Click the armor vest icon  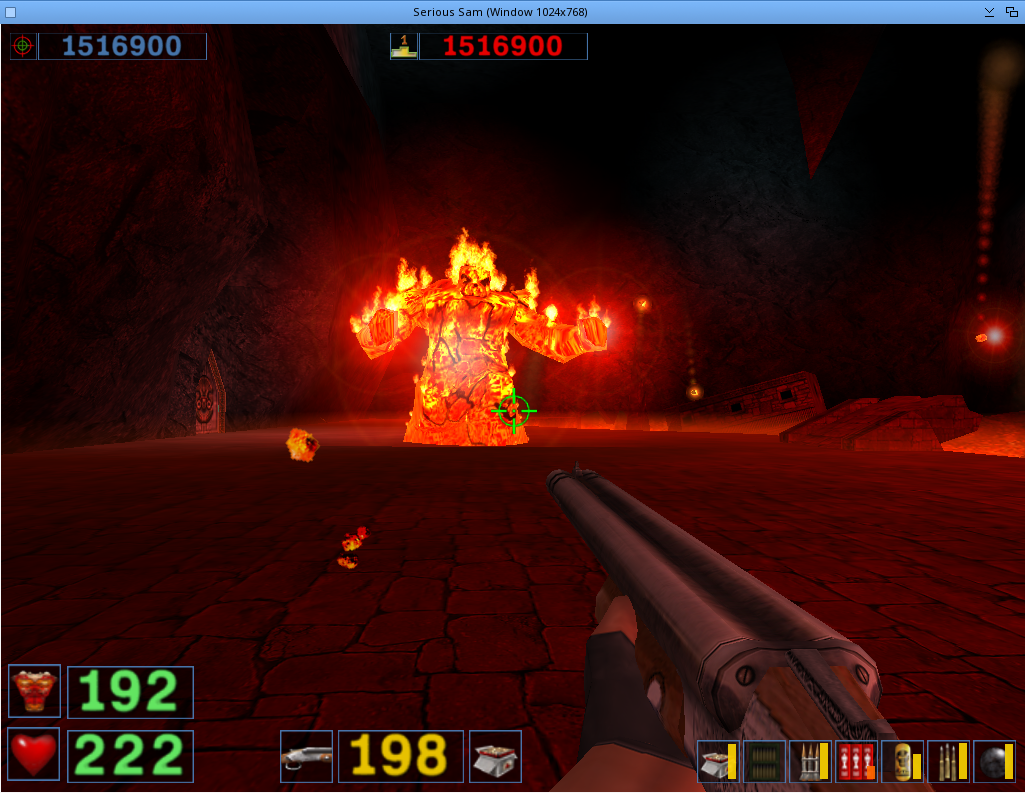tap(35, 691)
